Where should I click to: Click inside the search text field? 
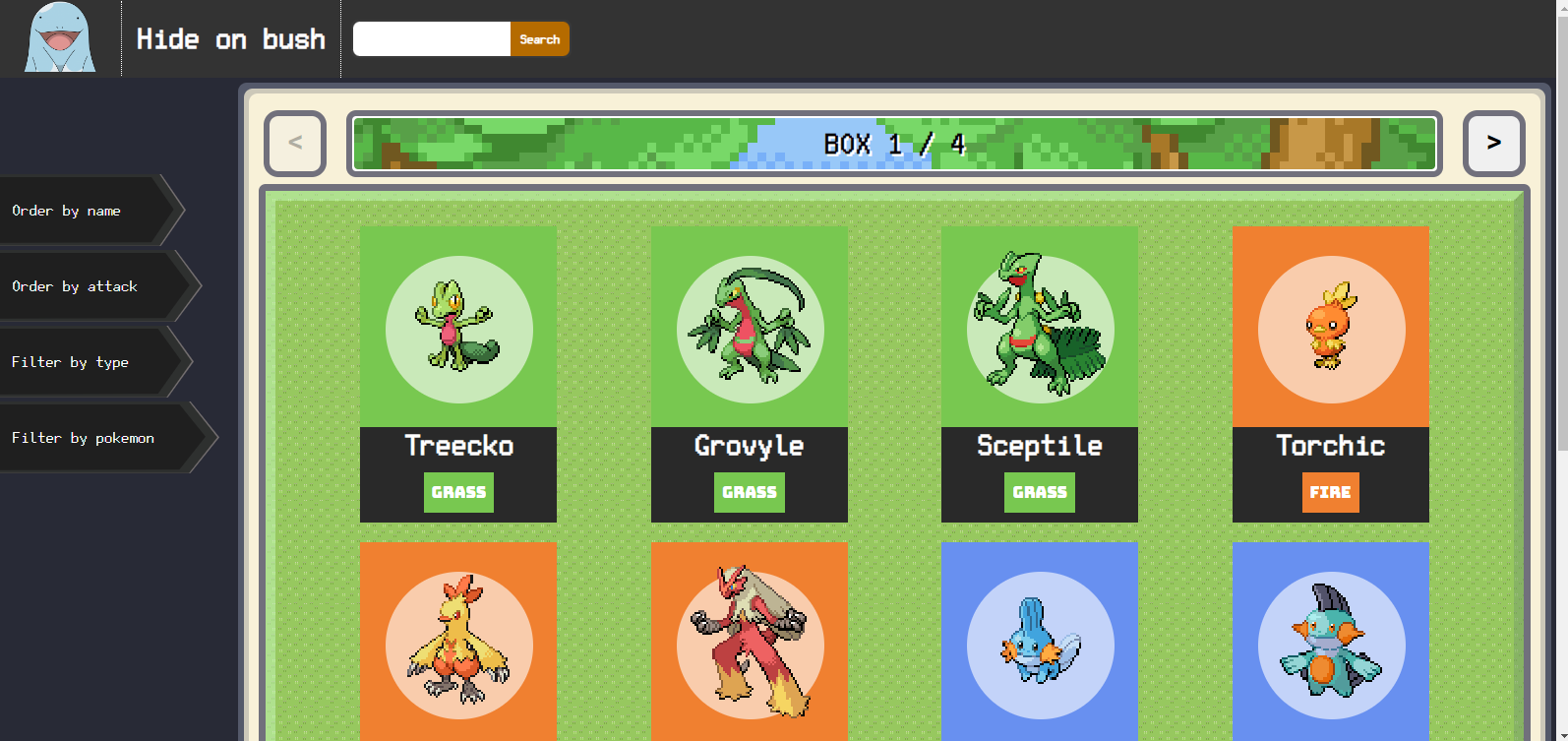pyautogui.click(x=431, y=38)
